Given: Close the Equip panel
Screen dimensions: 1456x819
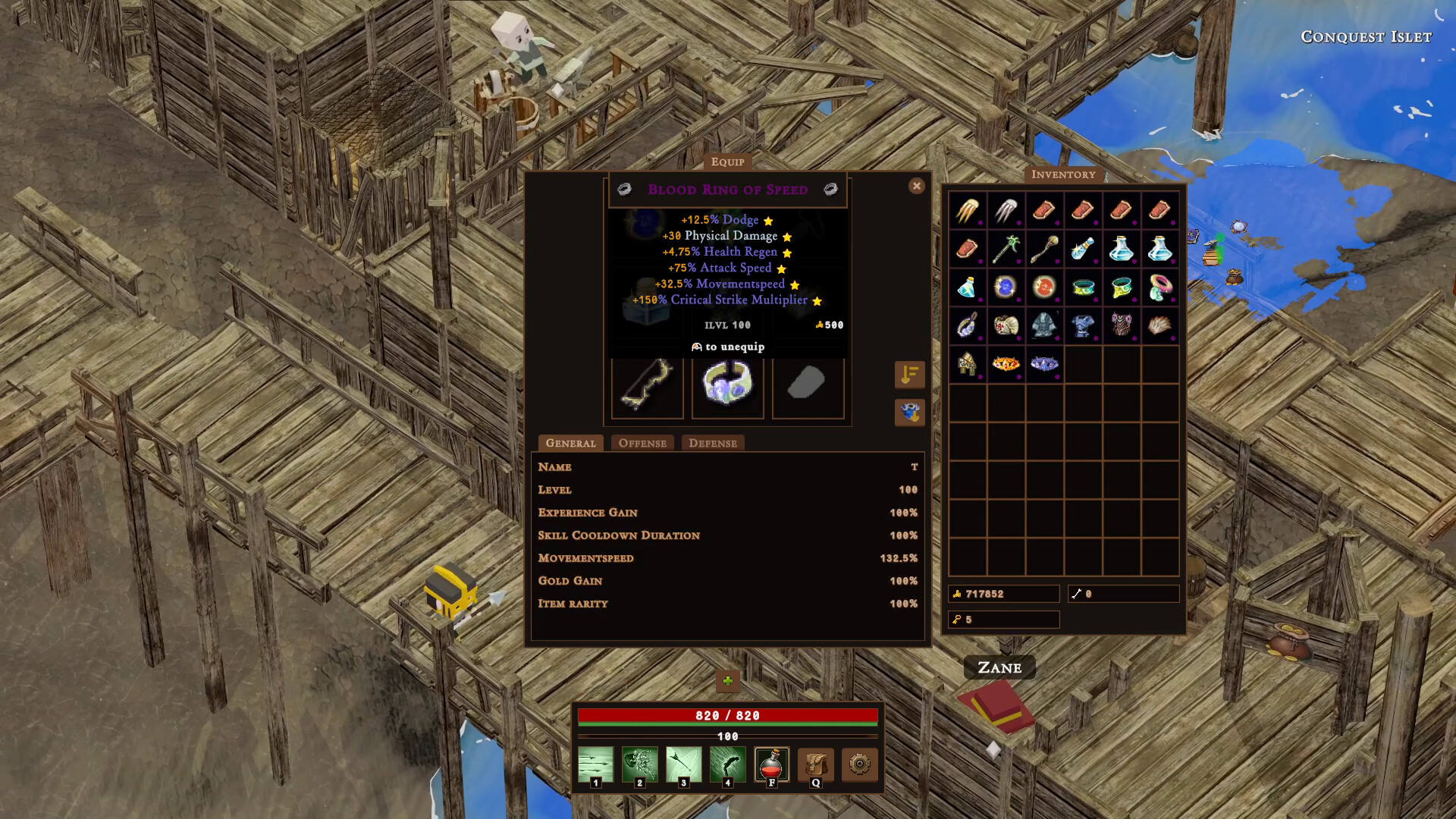Looking at the screenshot, I should pyautogui.click(x=916, y=186).
